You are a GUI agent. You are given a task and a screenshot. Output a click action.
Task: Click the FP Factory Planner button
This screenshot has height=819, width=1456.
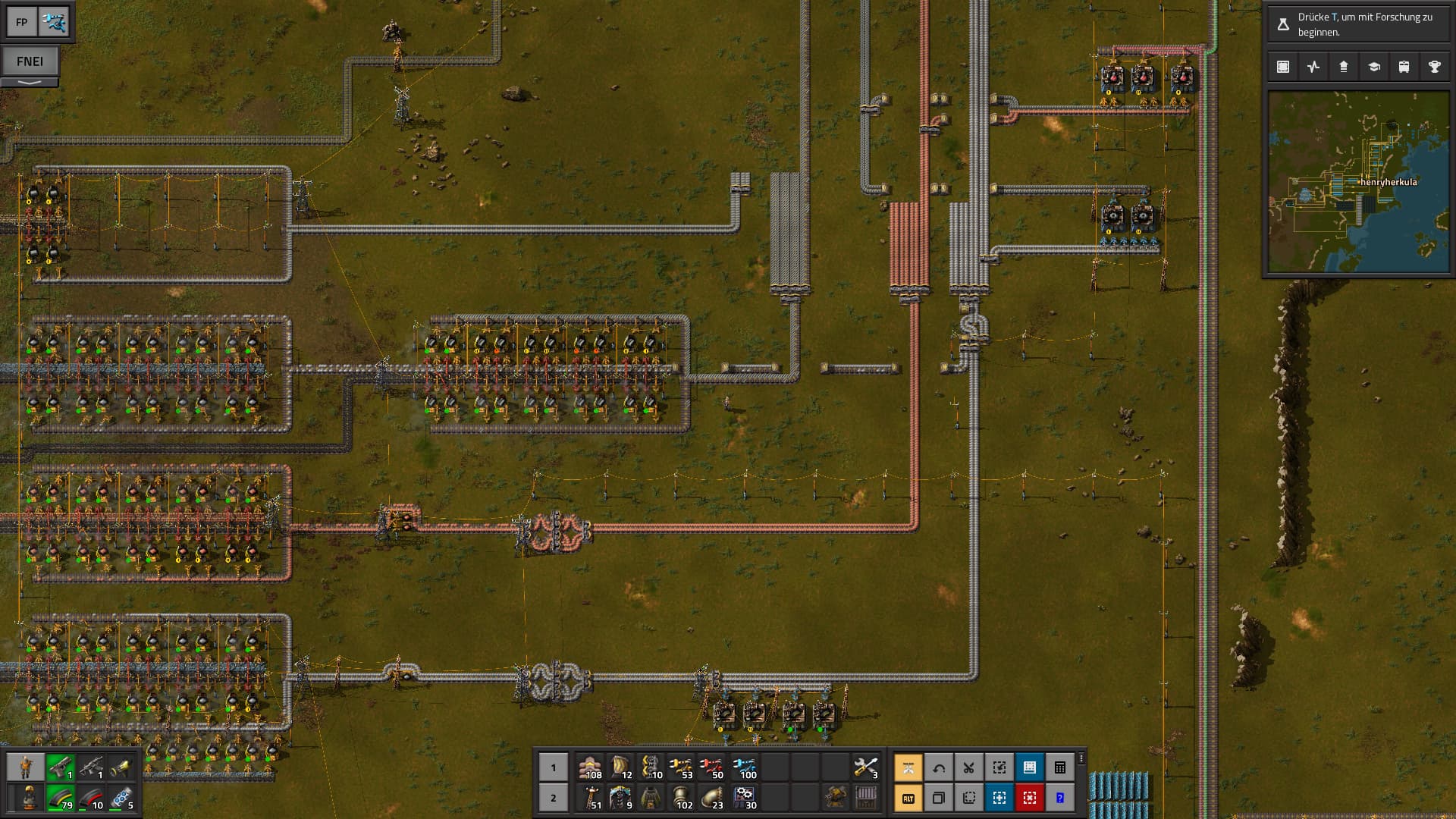[x=21, y=22]
